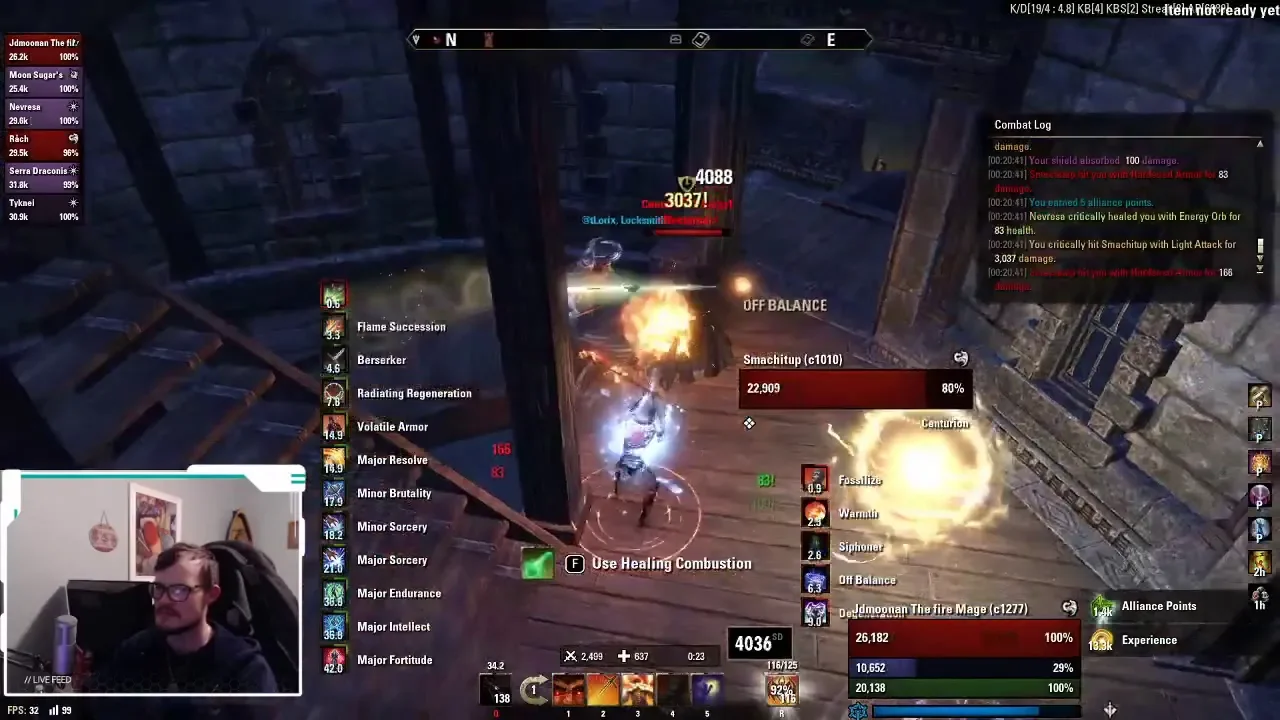Click the Flame Succession buff icon
This screenshot has height=720, width=1280.
(x=334, y=326)
